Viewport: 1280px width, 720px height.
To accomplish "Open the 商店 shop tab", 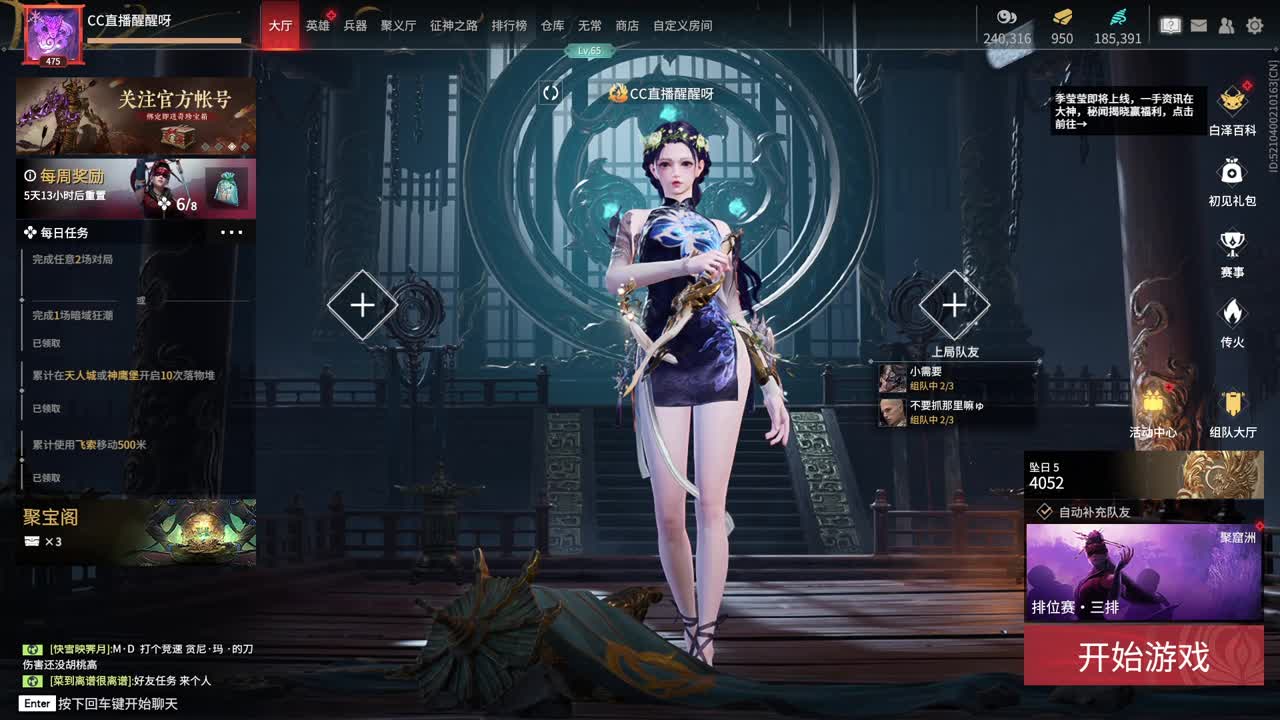I will pyautogui.click(x=626, y=24).
